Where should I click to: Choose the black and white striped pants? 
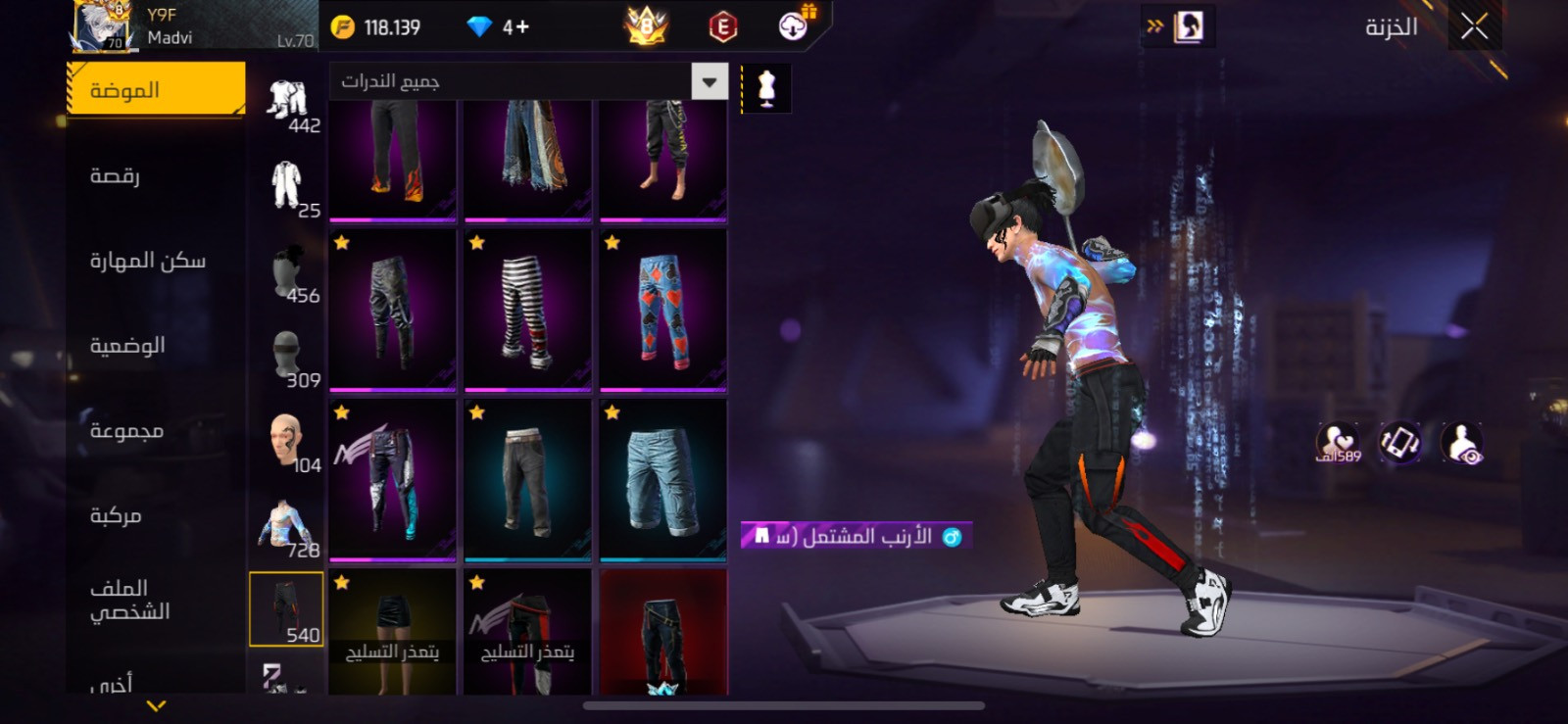pos(527,309)
